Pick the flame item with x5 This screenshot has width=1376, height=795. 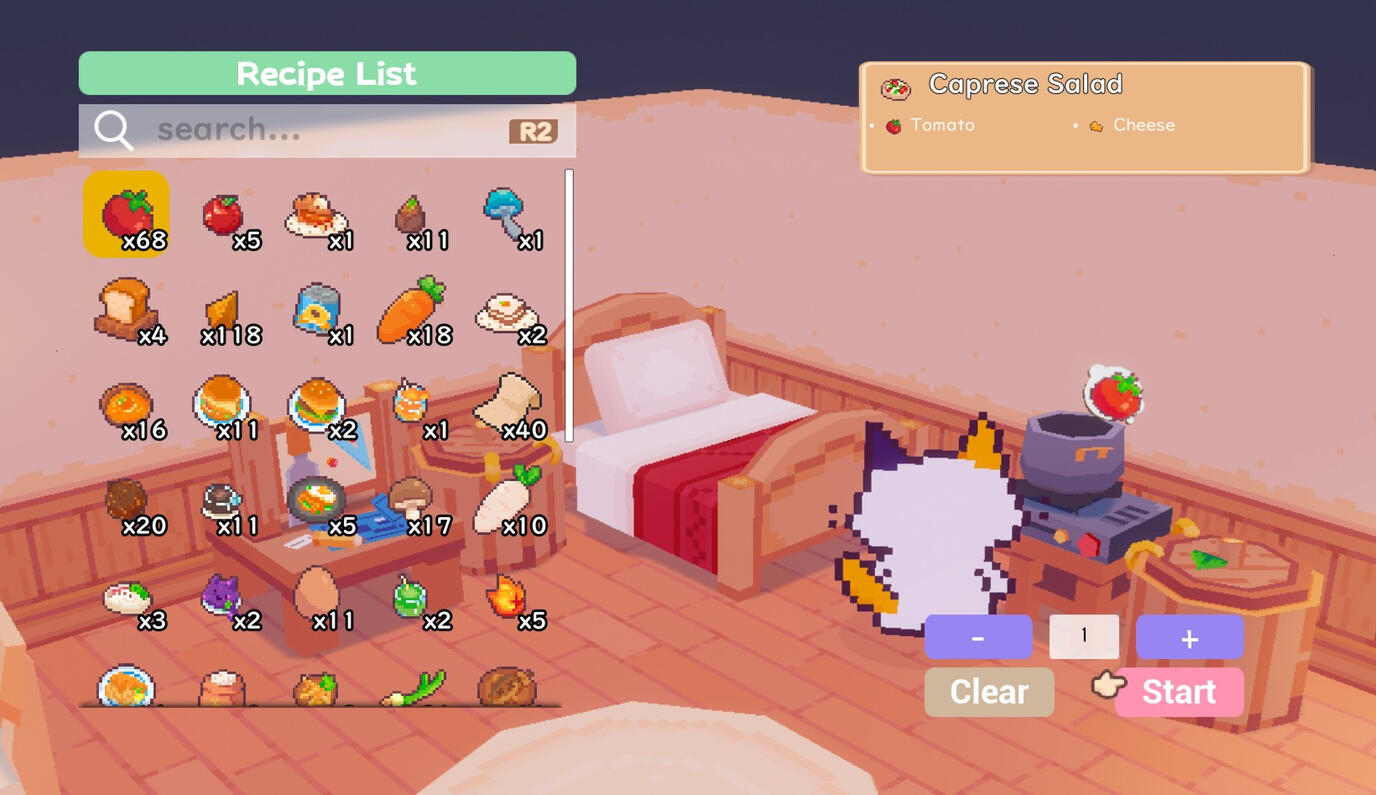[x=507, y=596]
